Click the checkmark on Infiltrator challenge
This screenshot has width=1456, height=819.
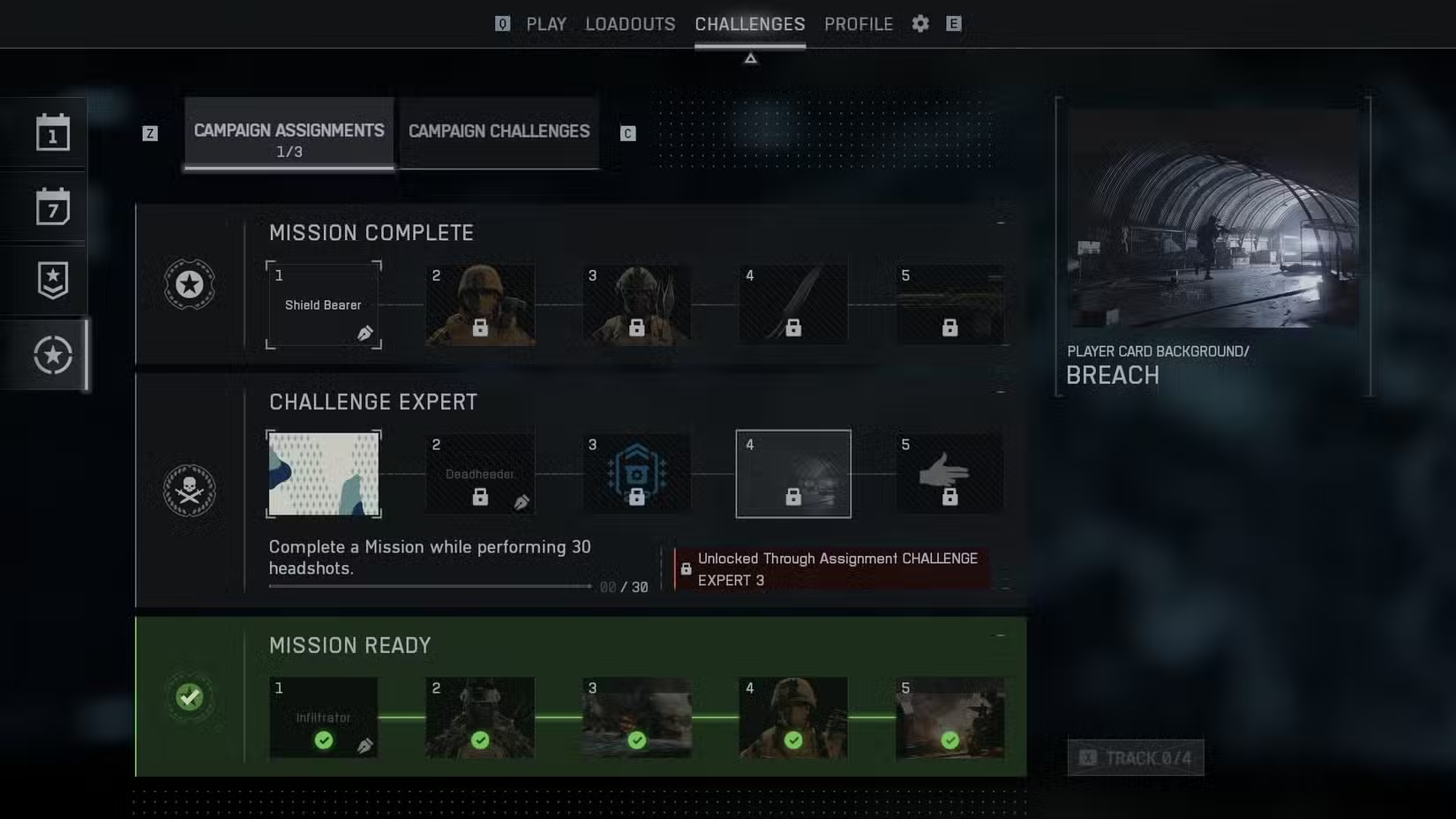(x=323, y=741)
